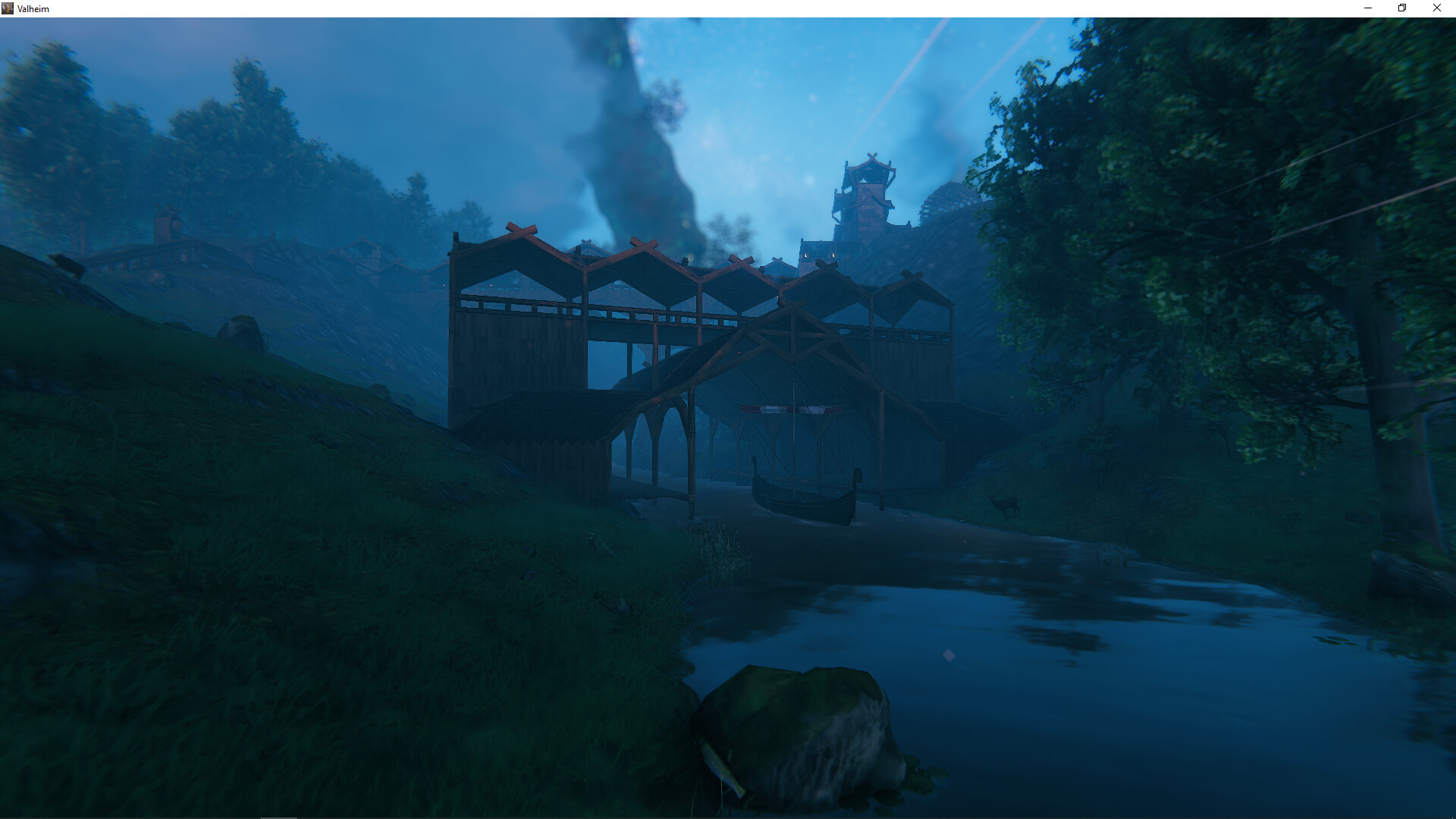Viewport: 1456px width, 819px height.
Task: Minimize the Valheim window
Action: (x=1367, y=8)
